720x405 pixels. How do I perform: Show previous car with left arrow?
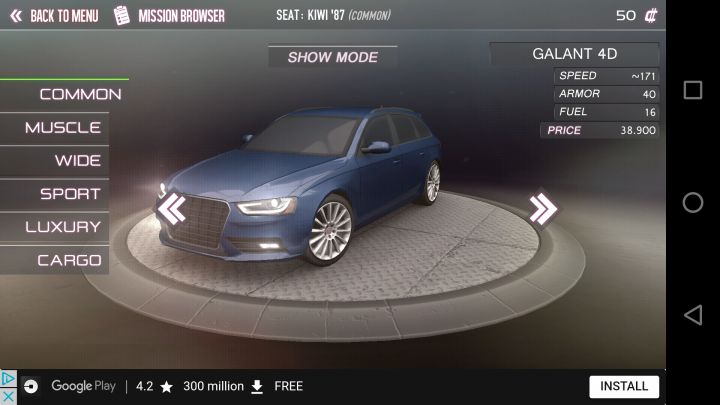pos(172,208)
